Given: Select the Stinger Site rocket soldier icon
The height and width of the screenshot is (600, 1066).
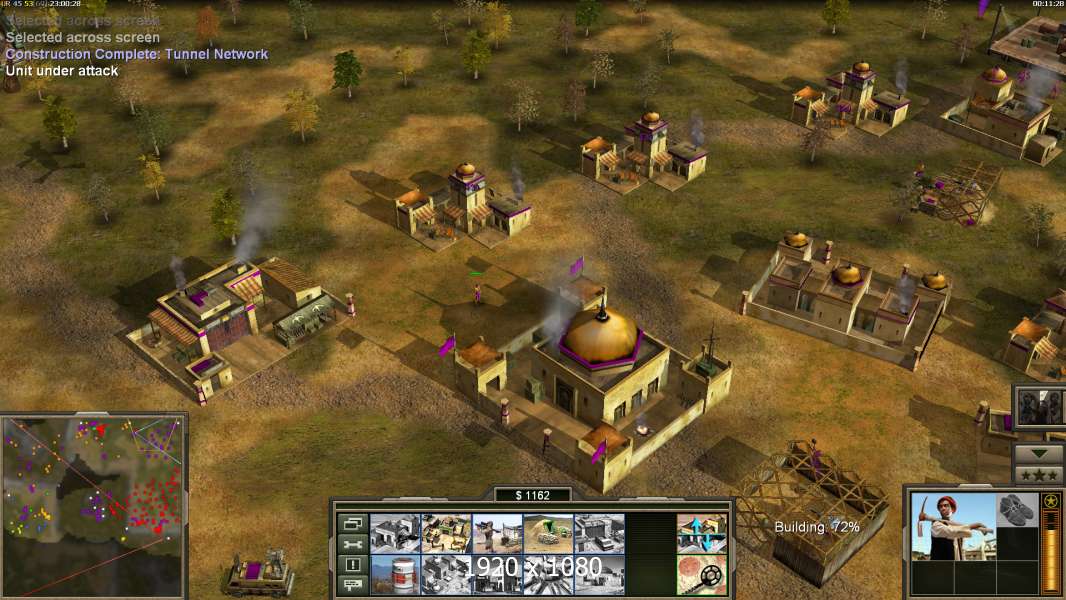Looking at the screenshot, I should coord(497,533).
